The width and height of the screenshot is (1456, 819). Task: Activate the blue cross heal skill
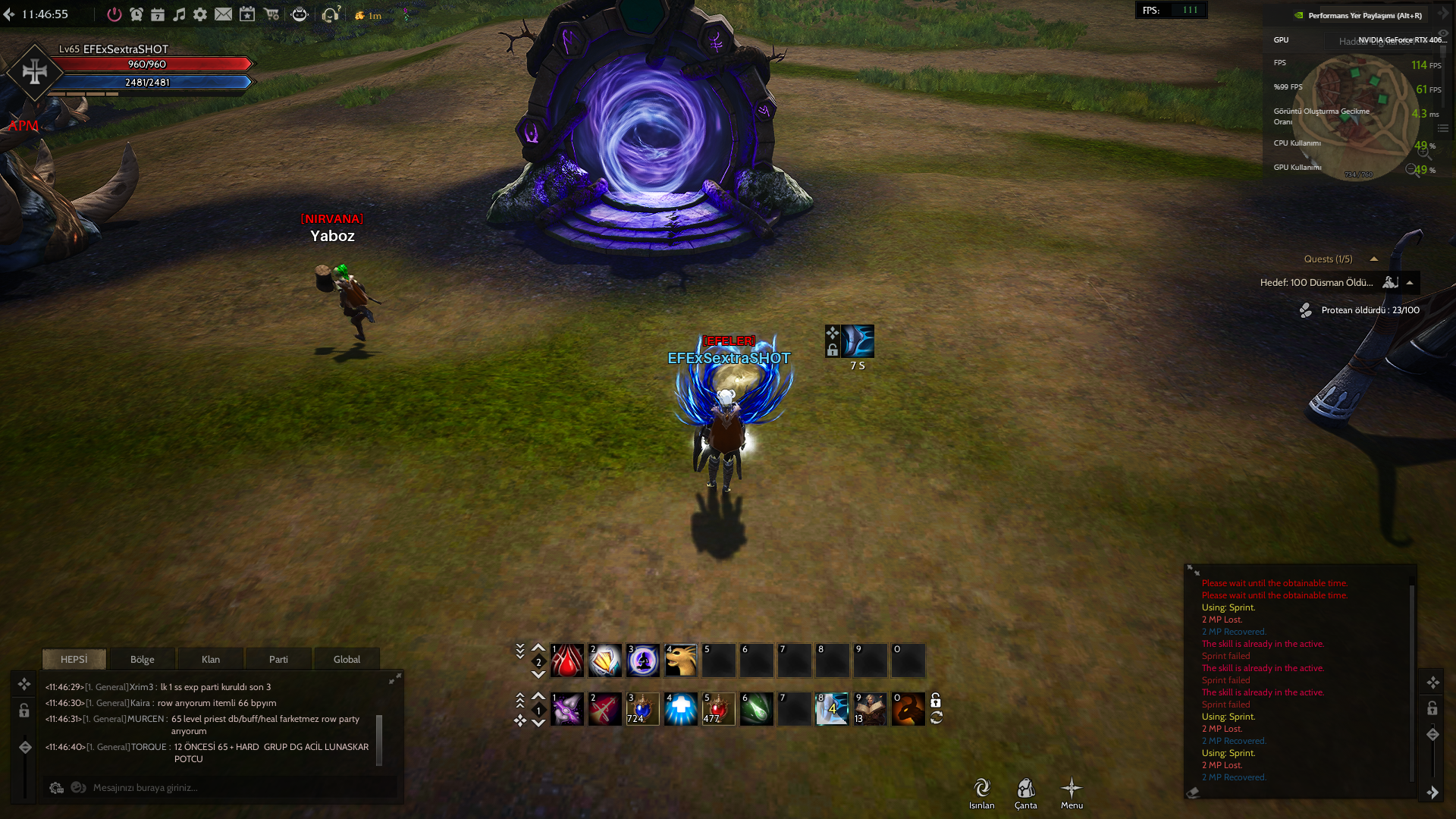point(680,709)
